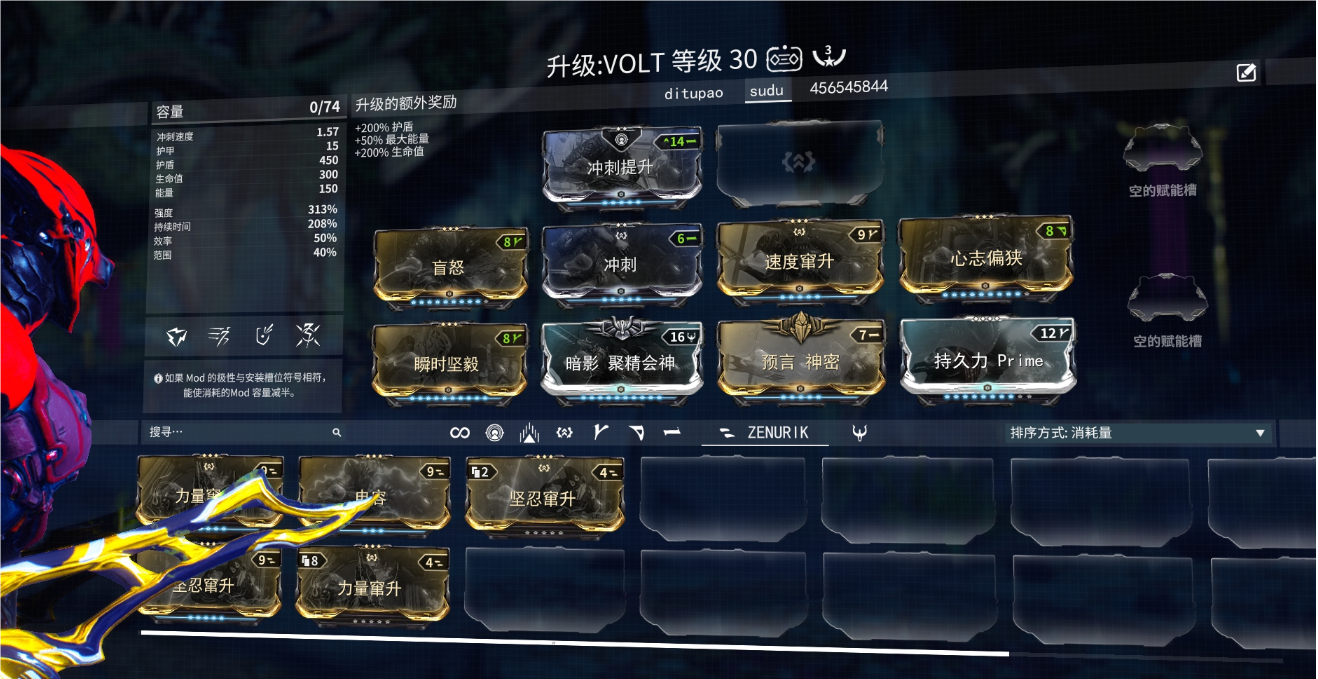Choose the 瞬时坚毅 mod card

(447, 363)
